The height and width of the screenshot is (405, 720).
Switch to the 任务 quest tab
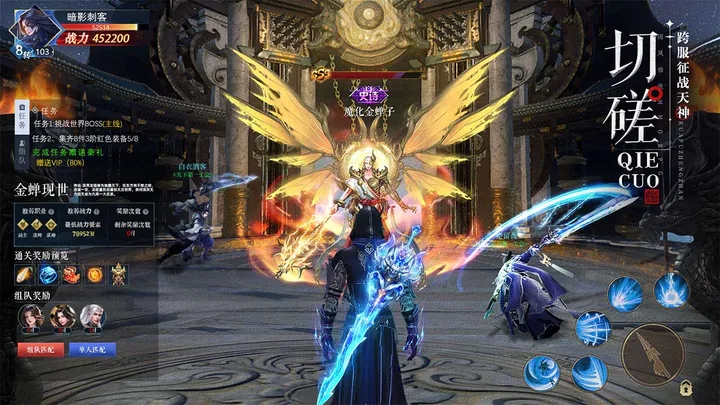pos(21,119)
